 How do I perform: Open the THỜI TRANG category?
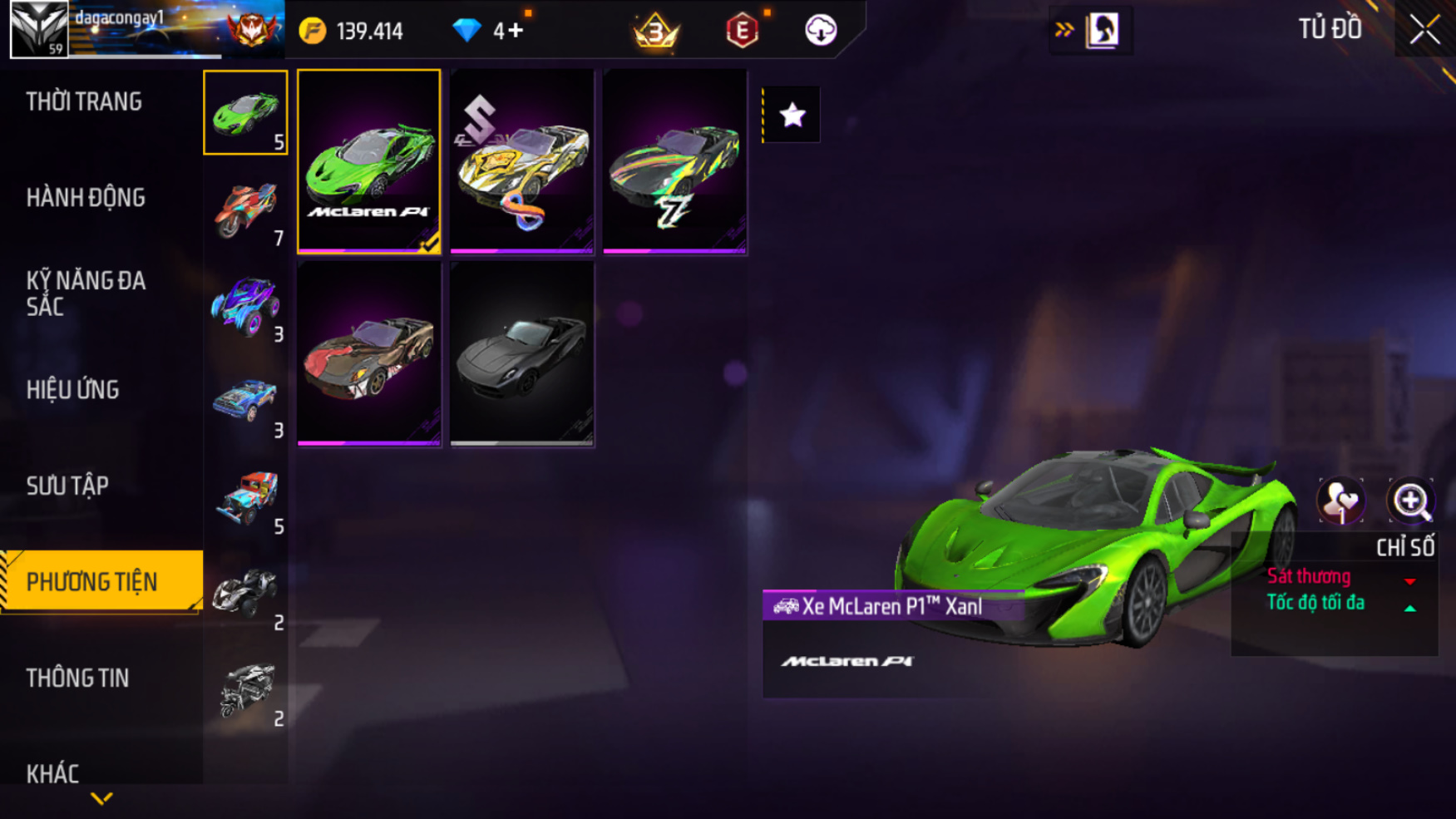[84, 102]
